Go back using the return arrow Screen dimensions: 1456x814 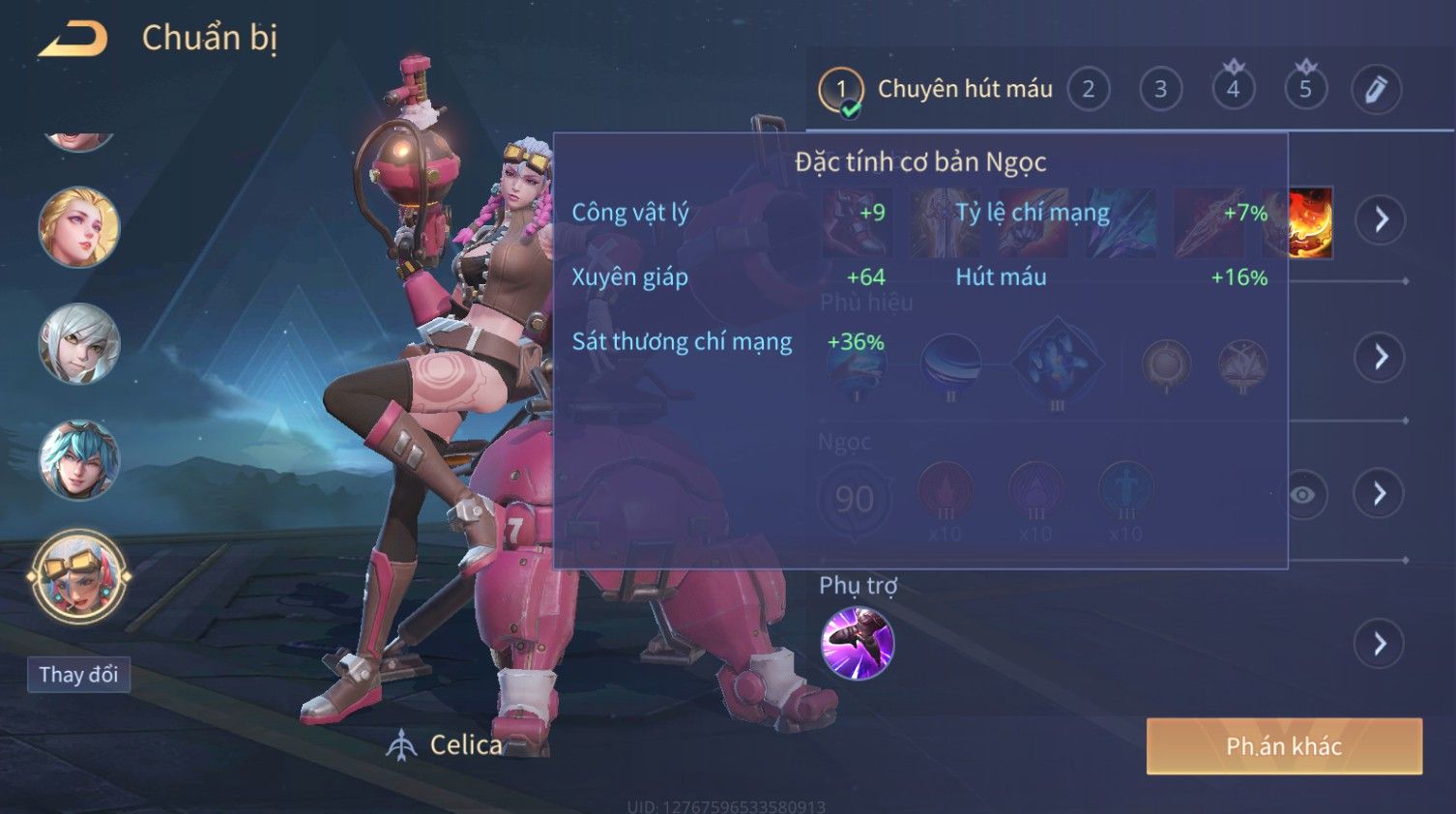coord(73,39)
